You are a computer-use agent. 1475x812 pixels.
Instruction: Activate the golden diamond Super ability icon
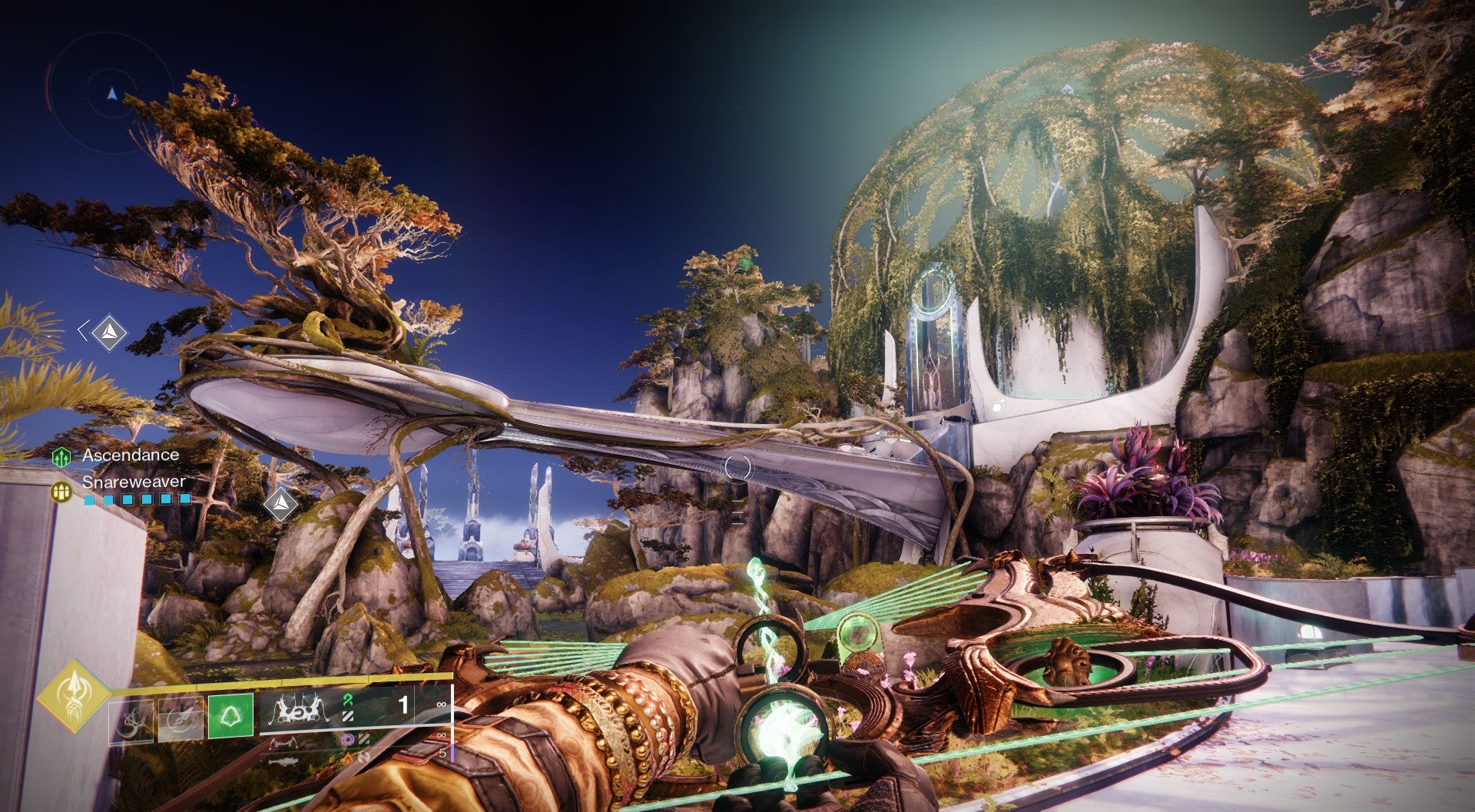(74, 694)
